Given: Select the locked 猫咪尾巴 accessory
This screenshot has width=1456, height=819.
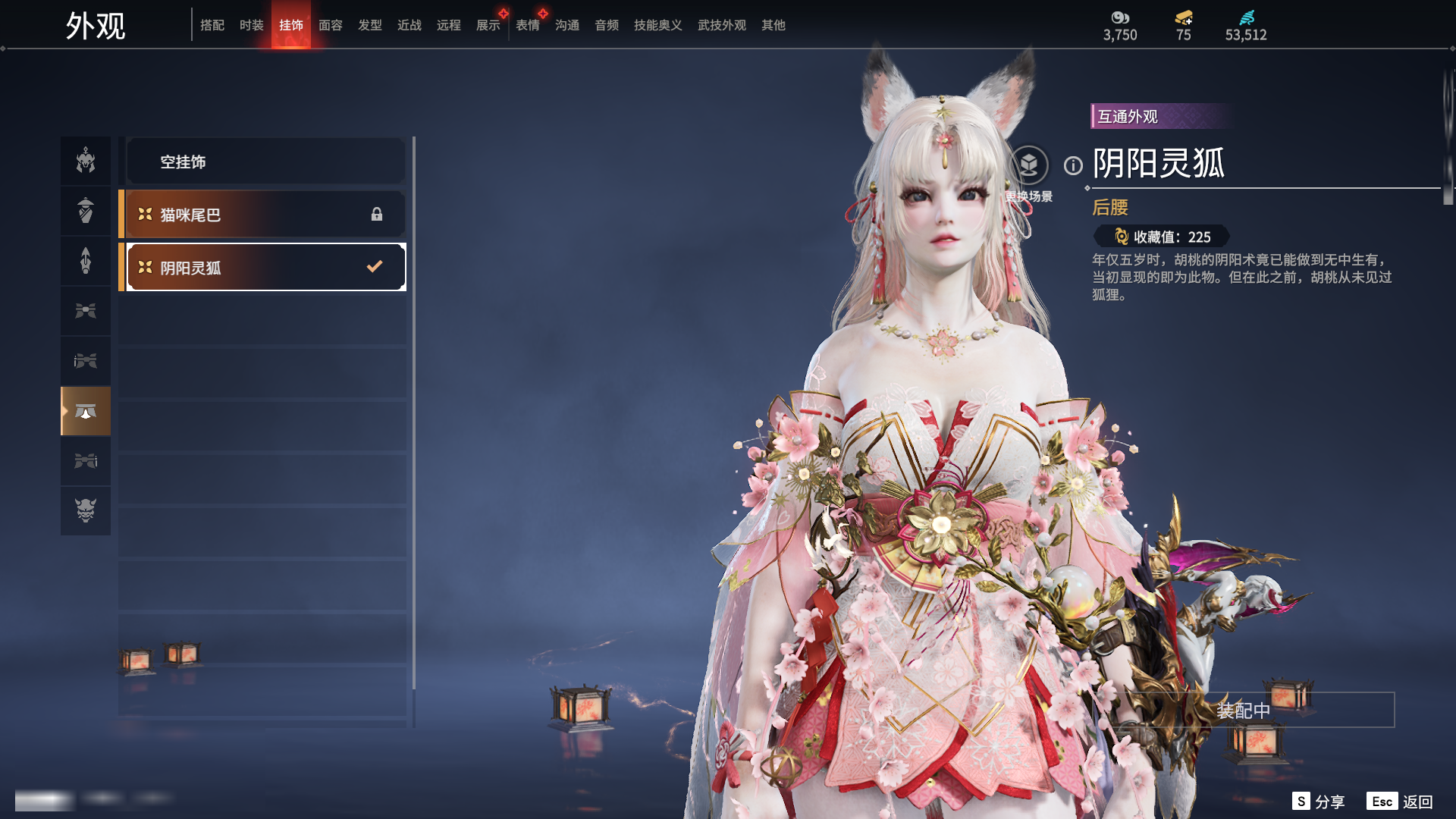Looking at the screenshot, I should (x=265, y=215).
